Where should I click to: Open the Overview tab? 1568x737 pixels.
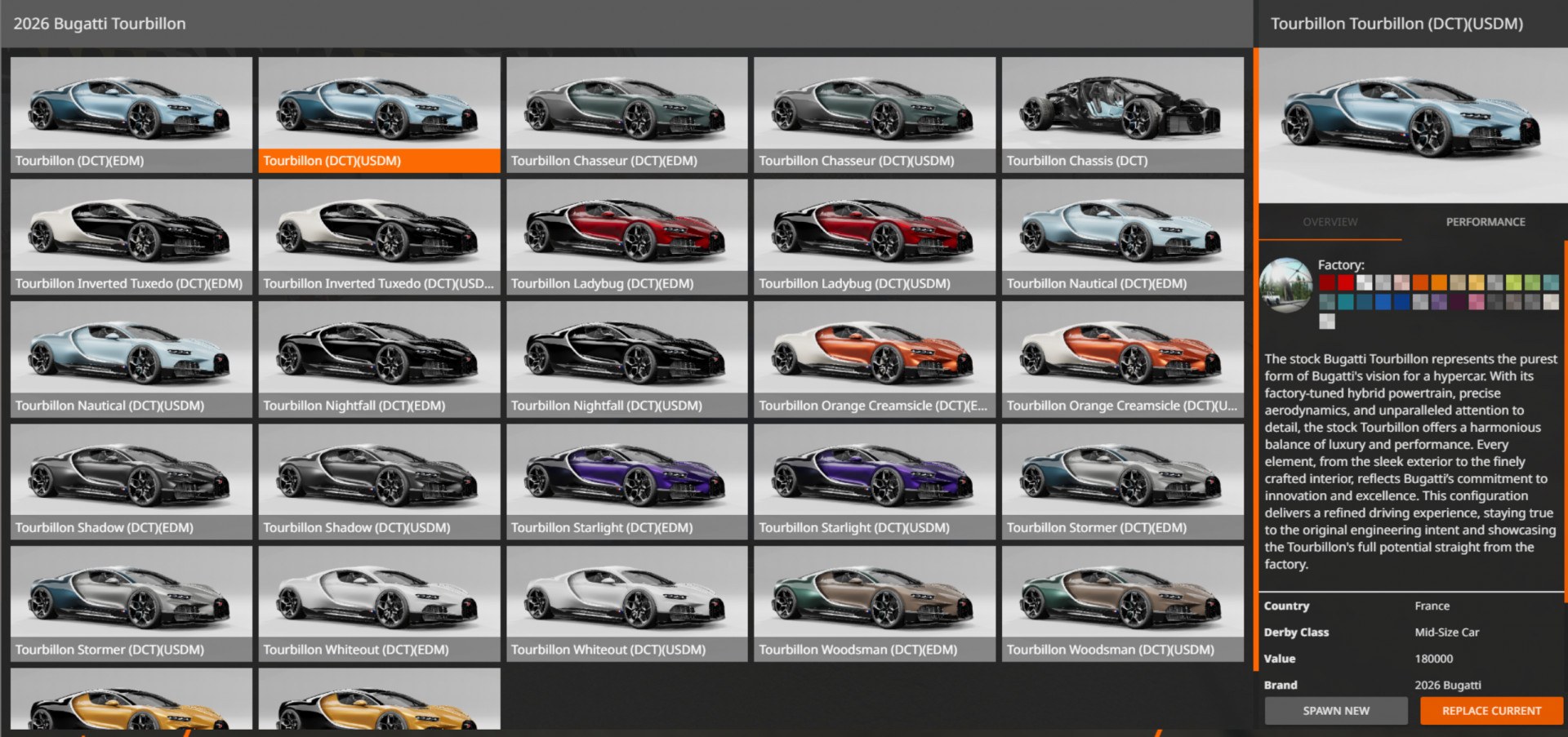coord(1330,222)
